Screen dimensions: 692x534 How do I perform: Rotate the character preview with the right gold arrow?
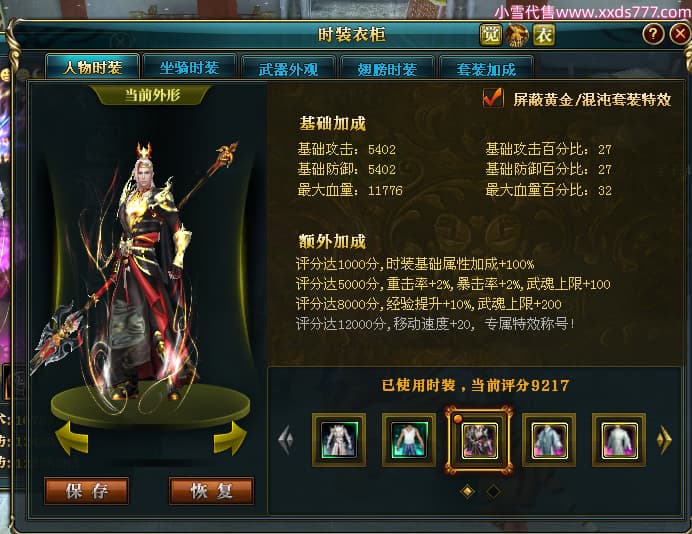(229, 437)
